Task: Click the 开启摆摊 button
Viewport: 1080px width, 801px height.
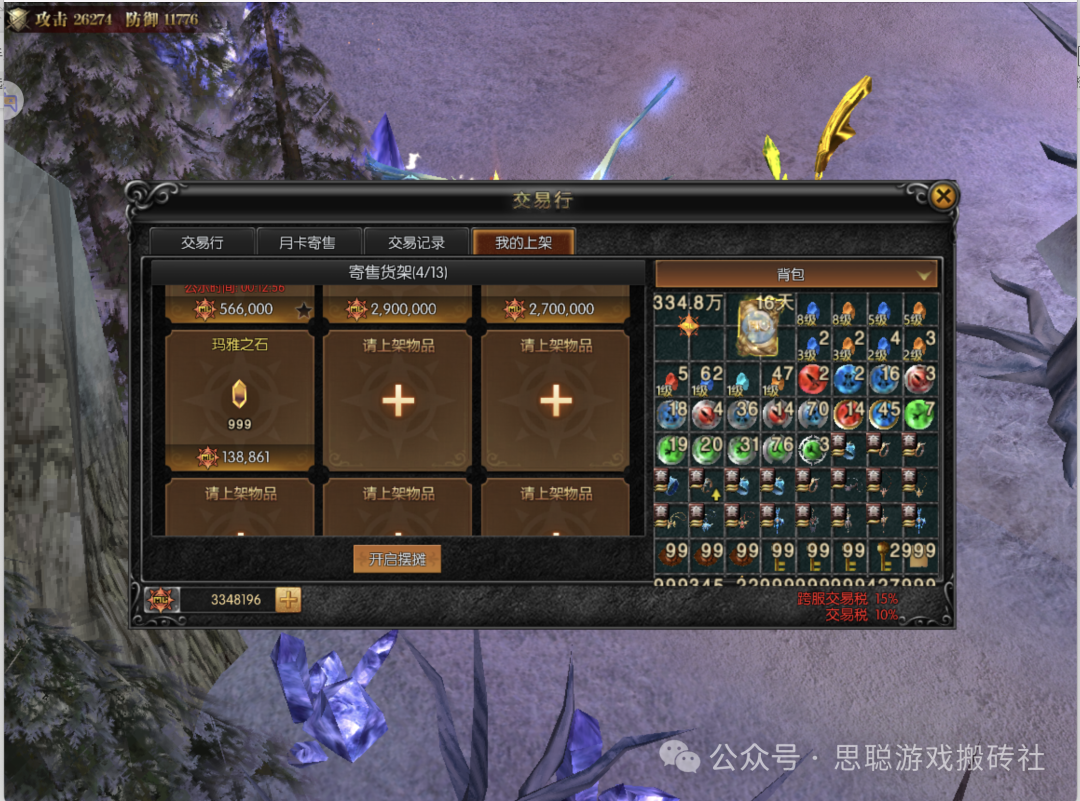Action: (397, 559)
